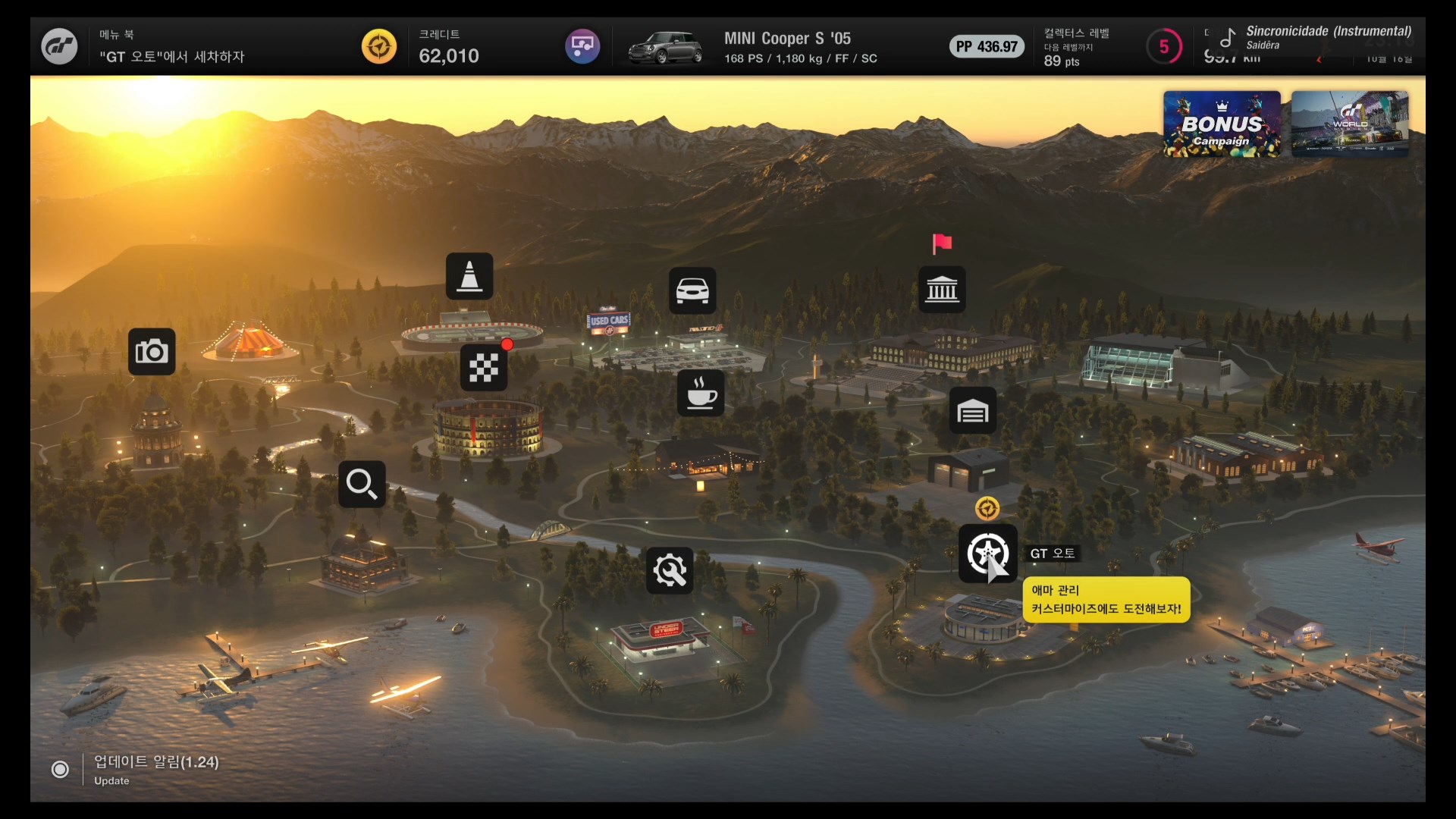Open Brand Central museum icon
The image size is (1456, 819).
(942, 290)
